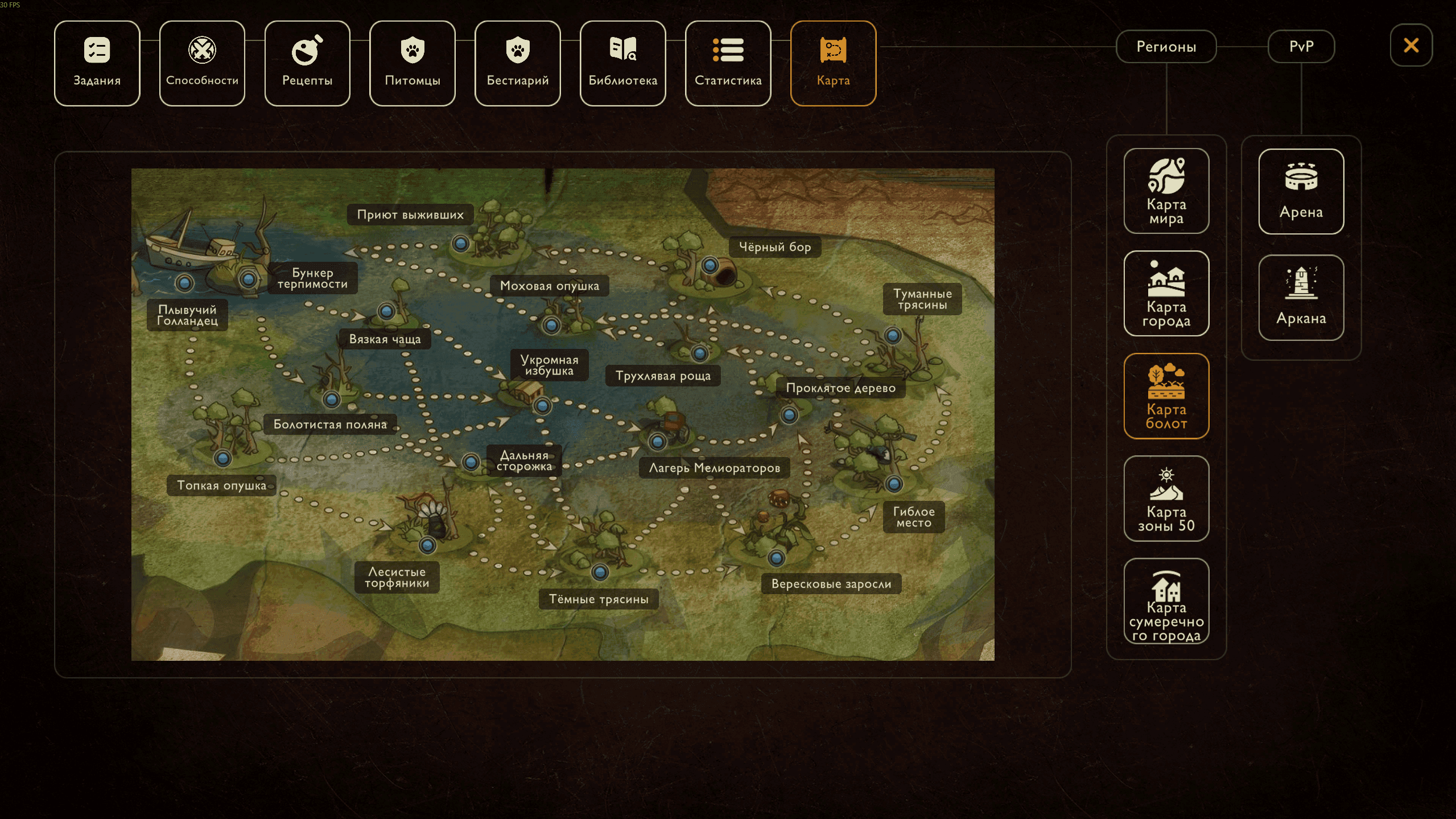
Task: Select the Бестиарий tab
Action: coord(518,63)
